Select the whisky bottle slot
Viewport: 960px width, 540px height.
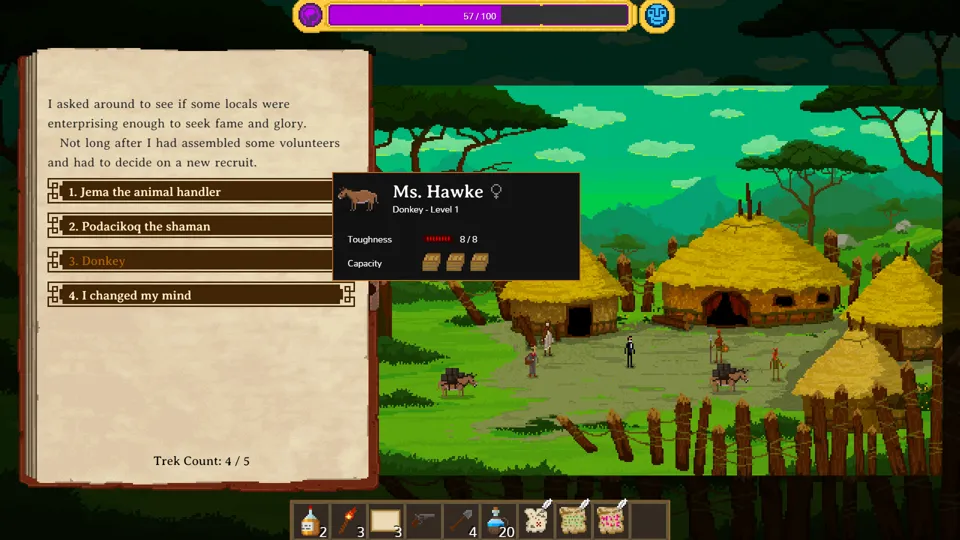pos(311,520)
